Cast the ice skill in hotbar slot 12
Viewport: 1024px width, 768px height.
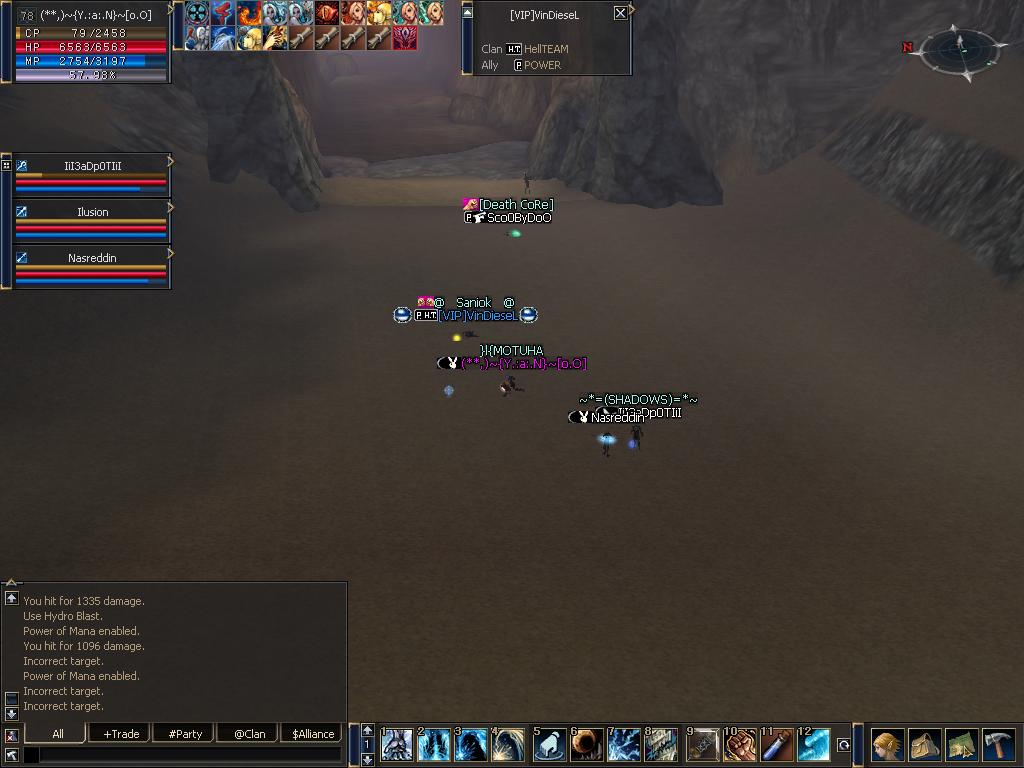tap(814, 746)
